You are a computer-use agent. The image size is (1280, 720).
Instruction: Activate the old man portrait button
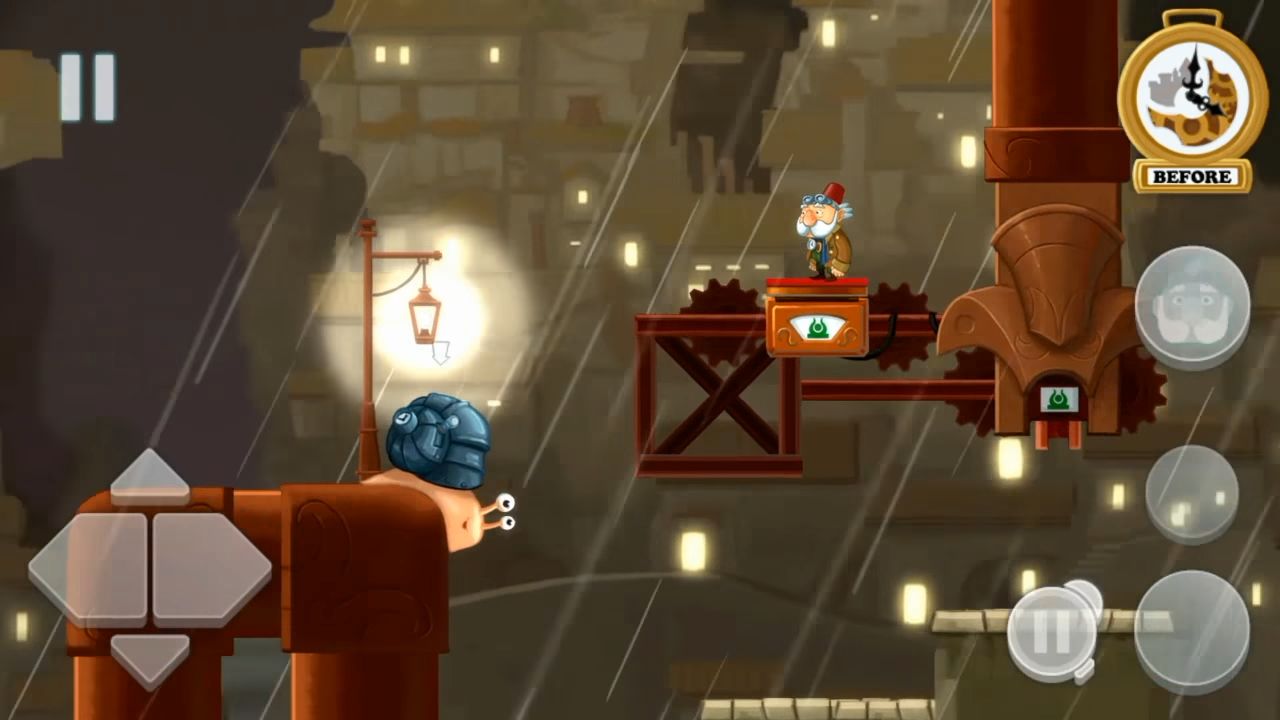click(x=1192, y=308)
